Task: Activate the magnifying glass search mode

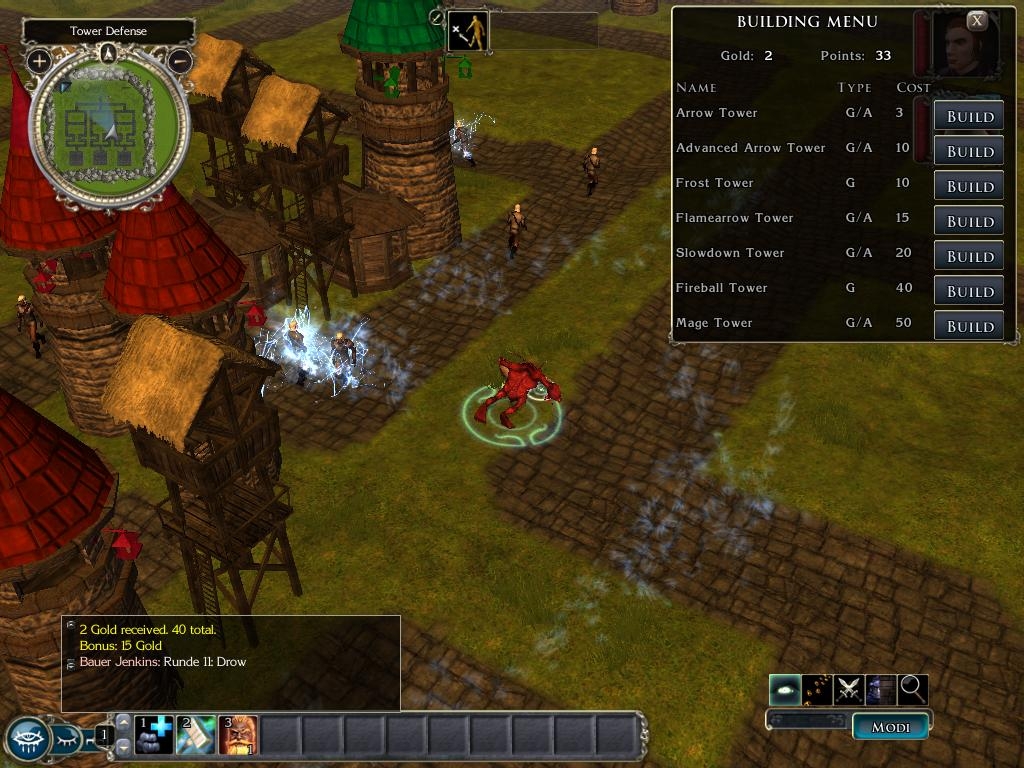Action: 913,689
